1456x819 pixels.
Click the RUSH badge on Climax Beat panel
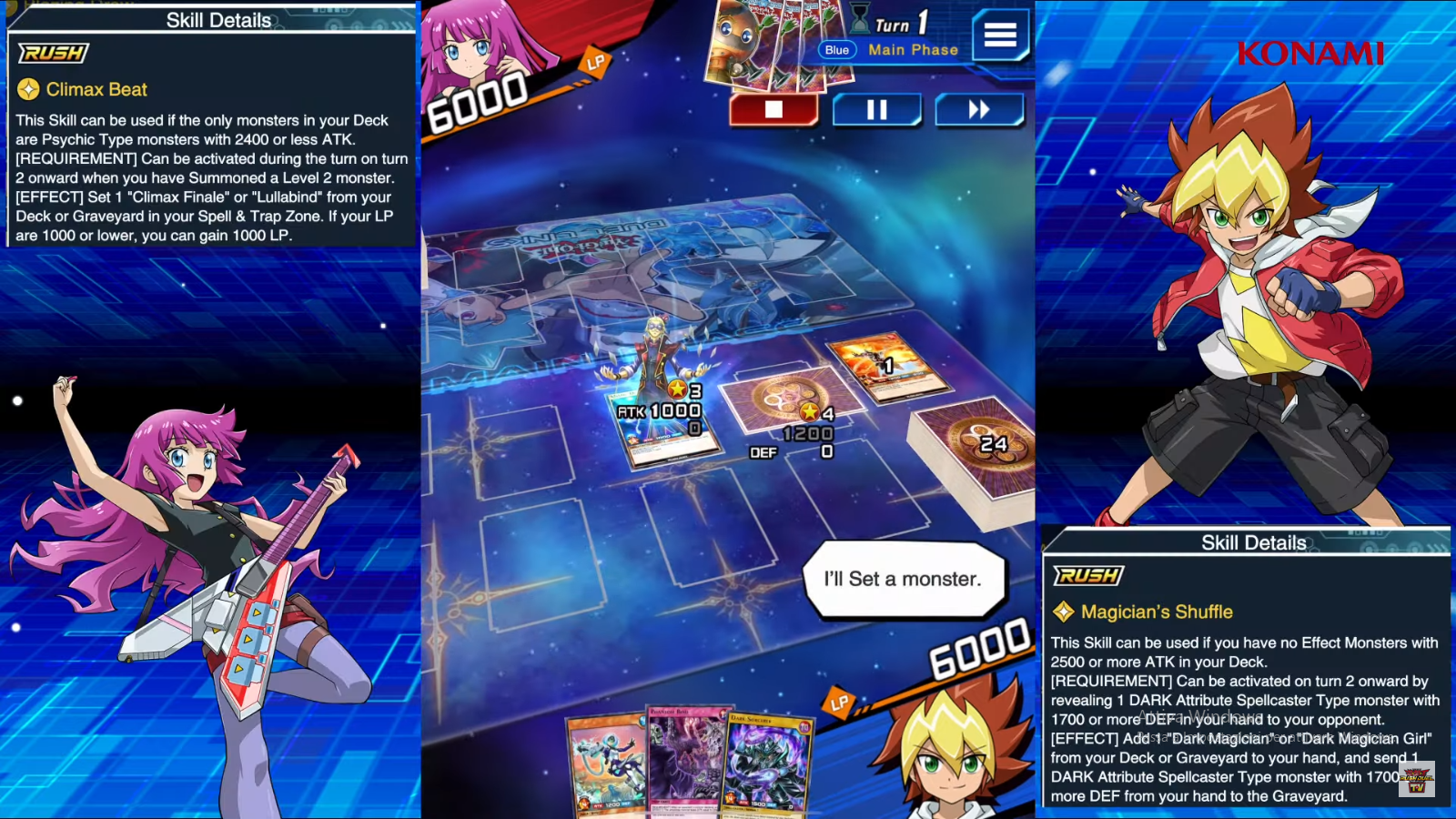[53, 54]
